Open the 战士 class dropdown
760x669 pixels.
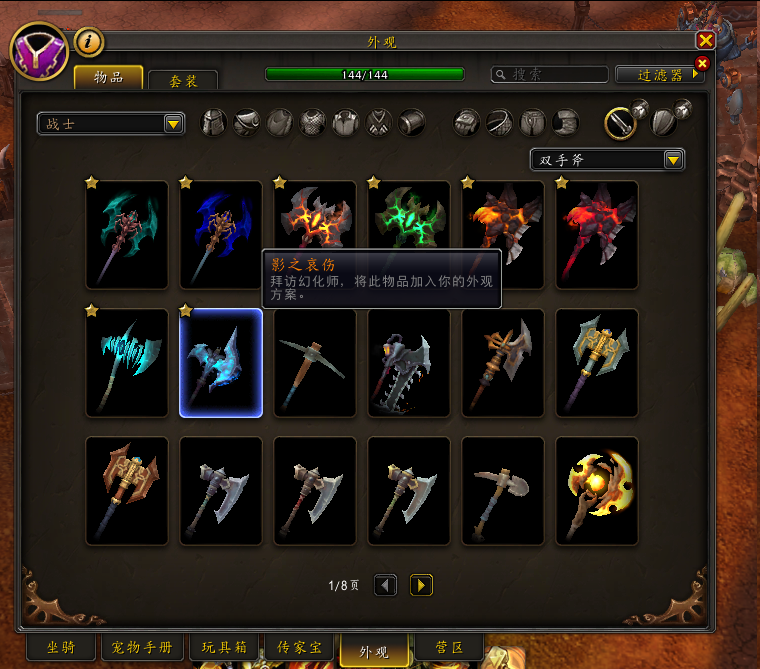(x=111, y=124)
